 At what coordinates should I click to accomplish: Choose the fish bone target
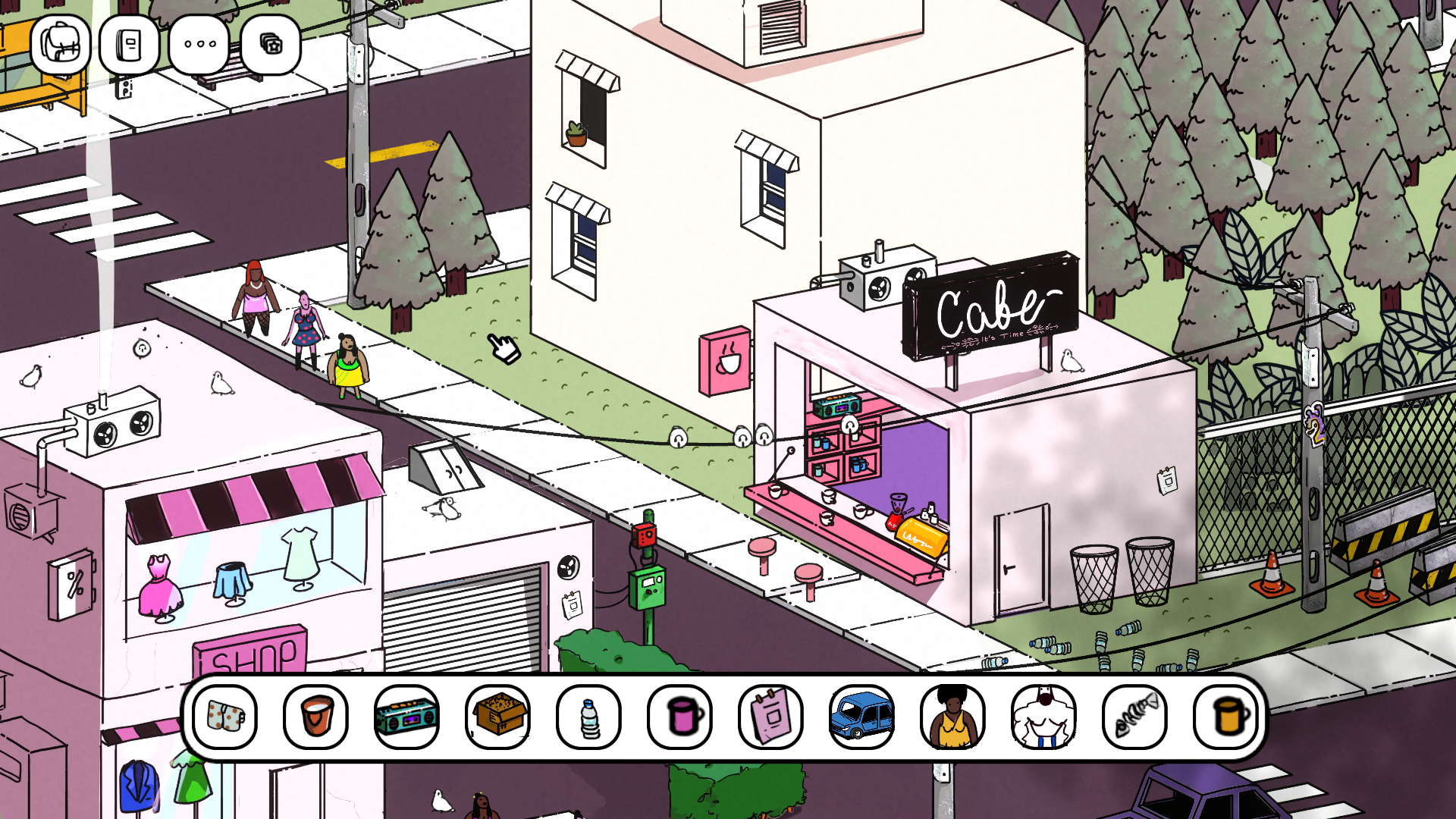pos(1135,717)
